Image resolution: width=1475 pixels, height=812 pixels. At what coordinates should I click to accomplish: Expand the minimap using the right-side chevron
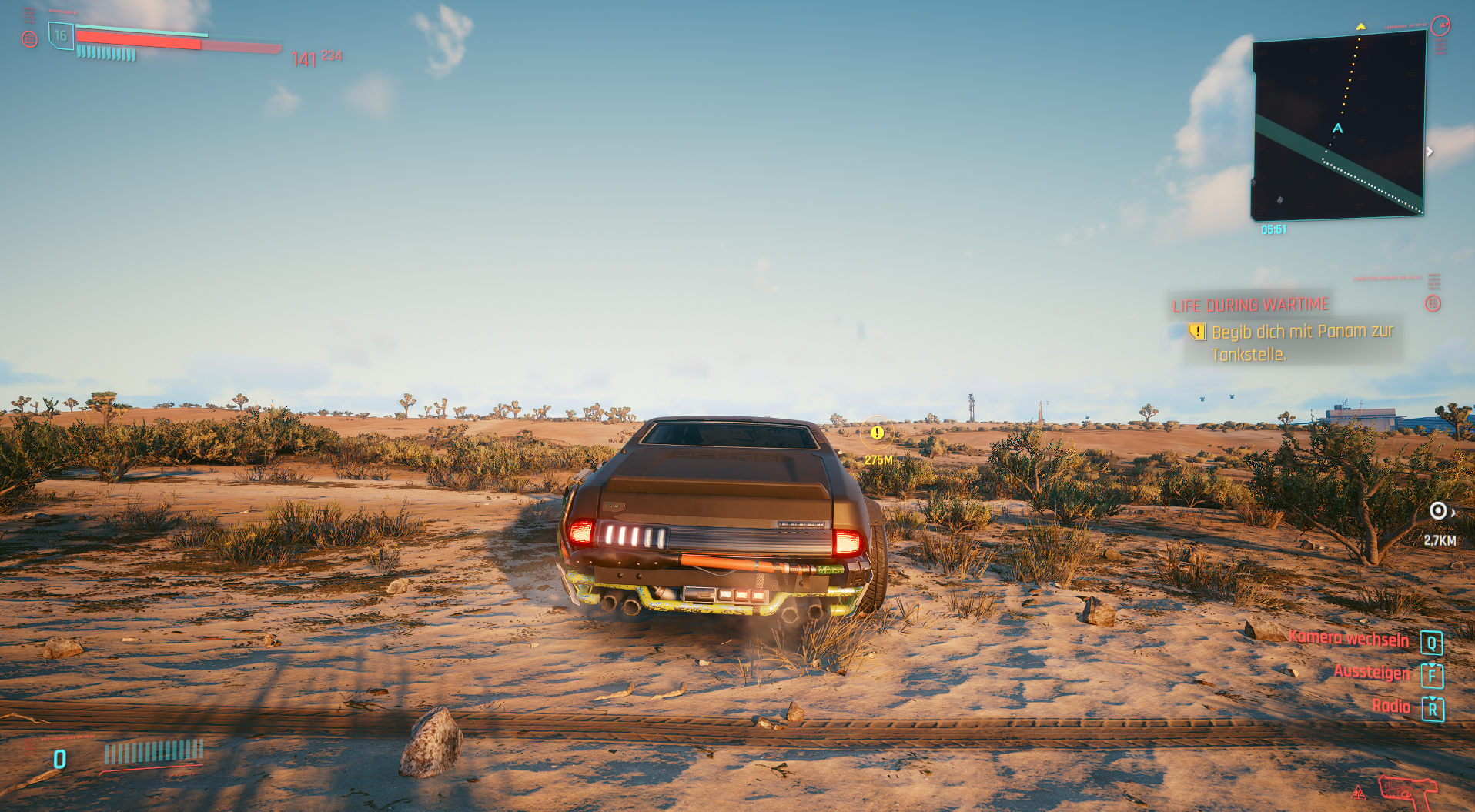click(x=1430, y=152)
